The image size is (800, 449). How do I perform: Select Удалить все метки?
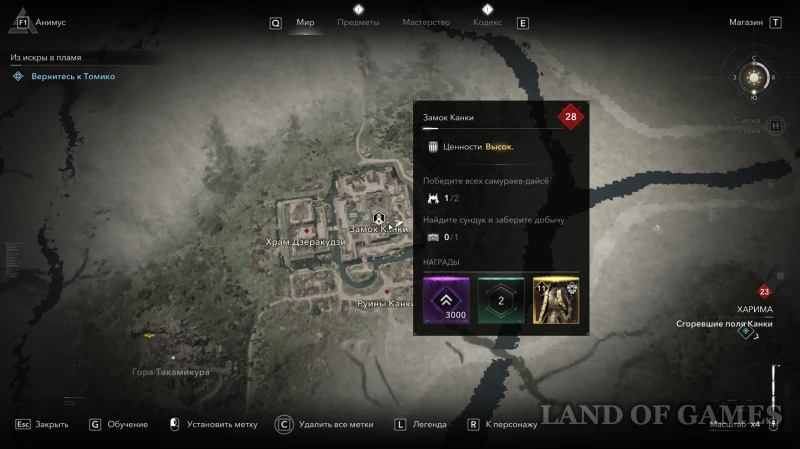point(335,424)
